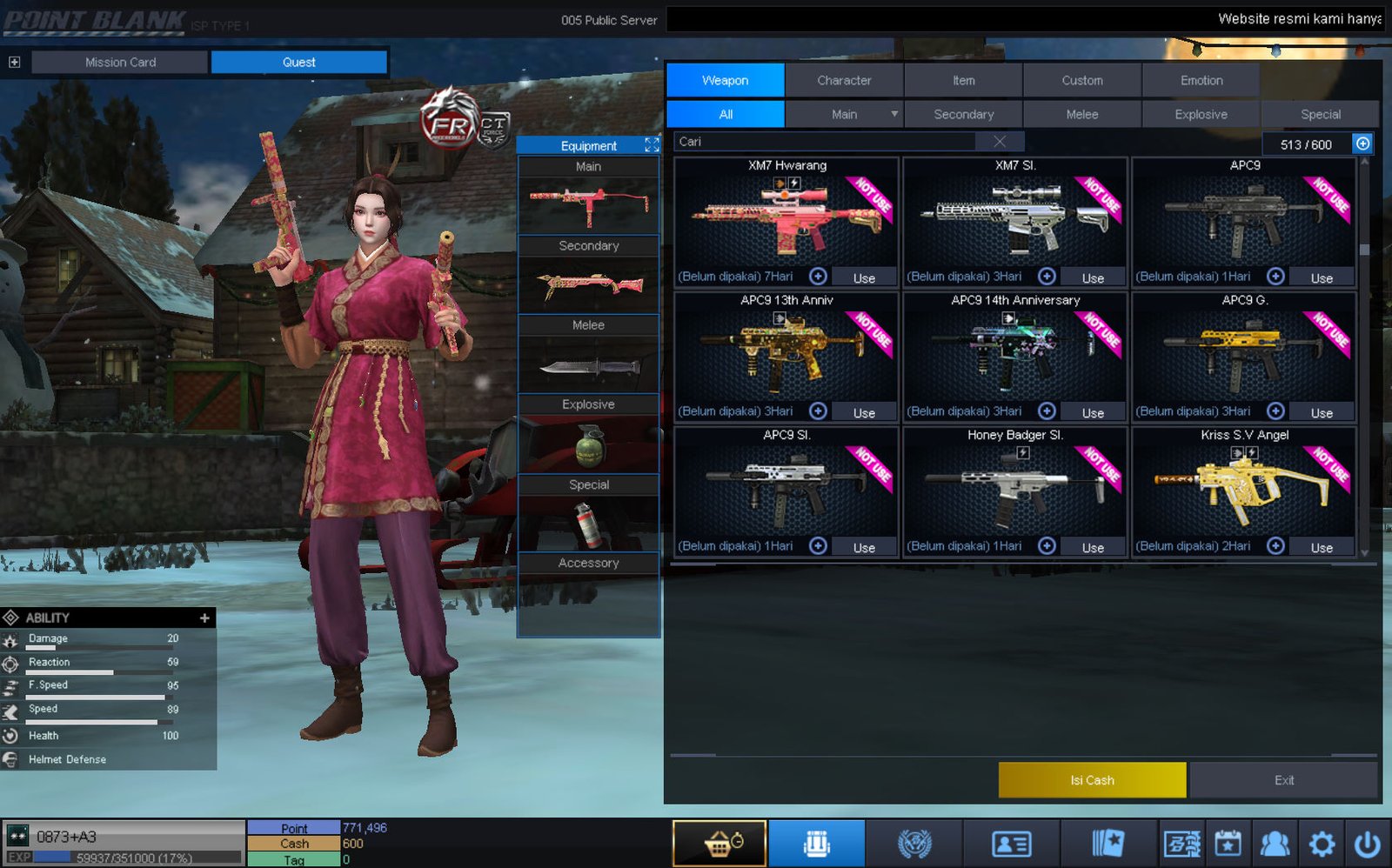Exit the inventory screen
This screenshot has height=868, width=1392.
tap(1283, 780)
